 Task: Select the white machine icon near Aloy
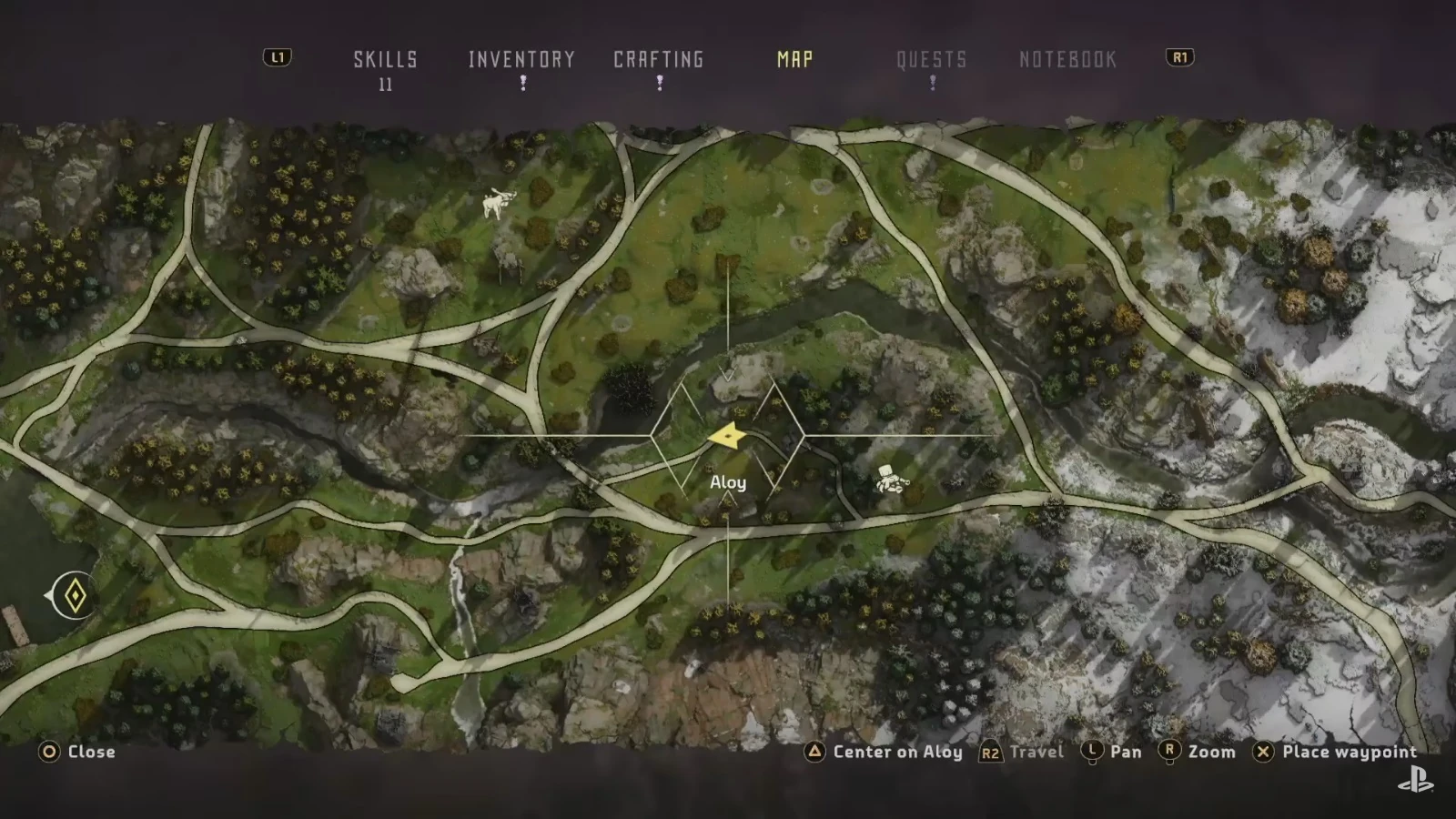click(889, 480)
